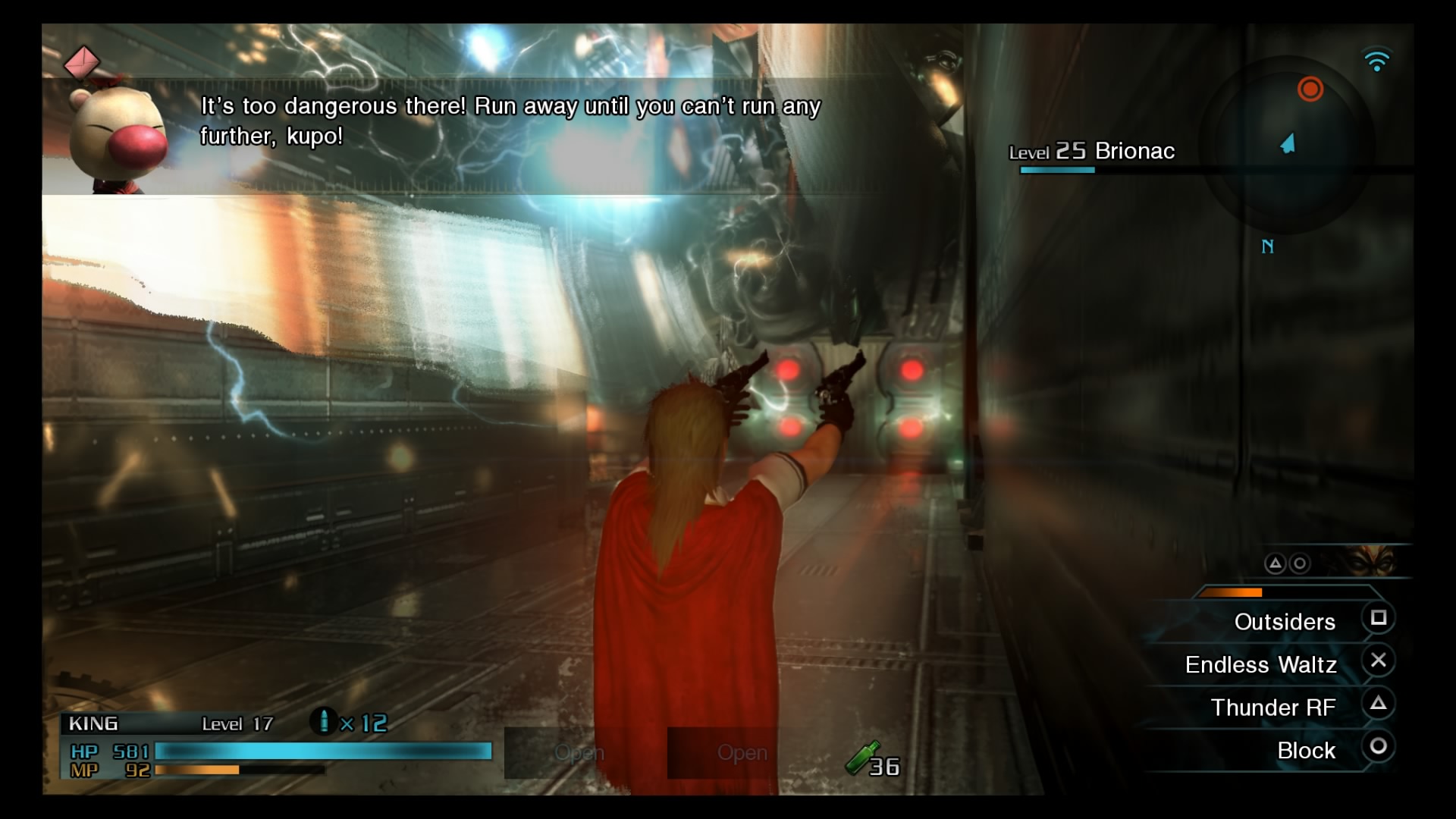Viewport: 1456px width, 819px height.
Task: Select King's character name panel
Action: 94,723
